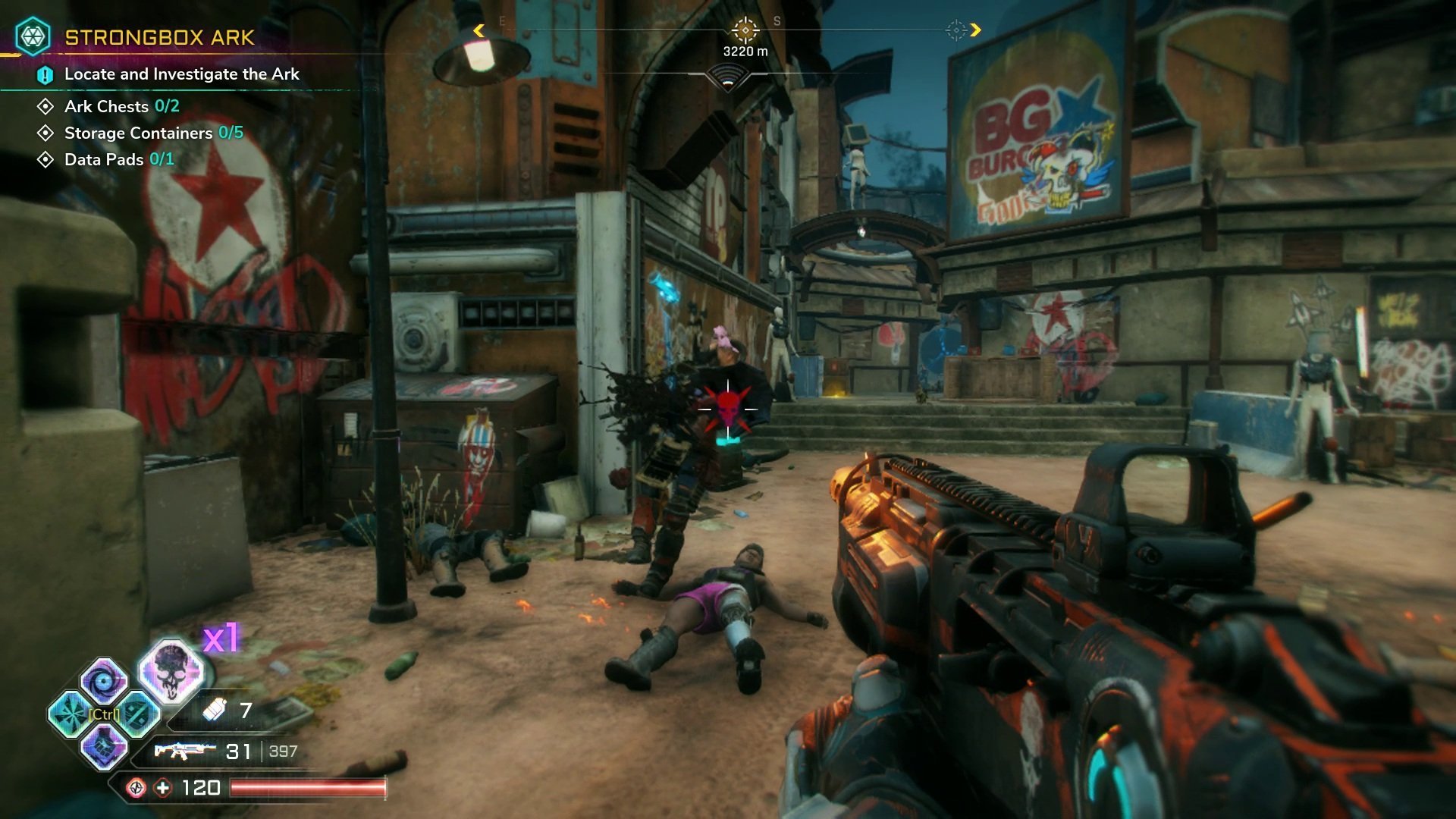Click the red circular status icon
Image resolution: width=1456 pixels, height=819 pixels.
(136, 788)
